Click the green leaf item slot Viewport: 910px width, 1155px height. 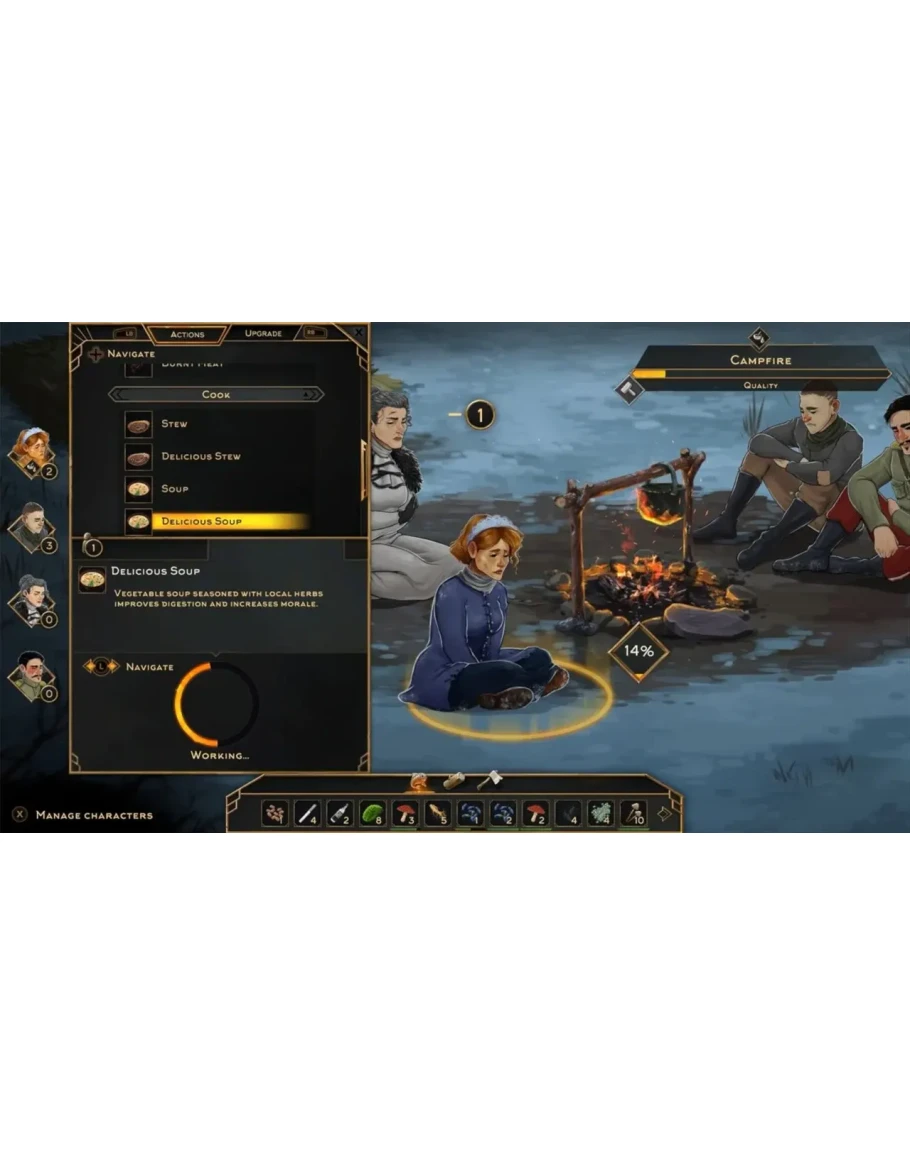373,813
